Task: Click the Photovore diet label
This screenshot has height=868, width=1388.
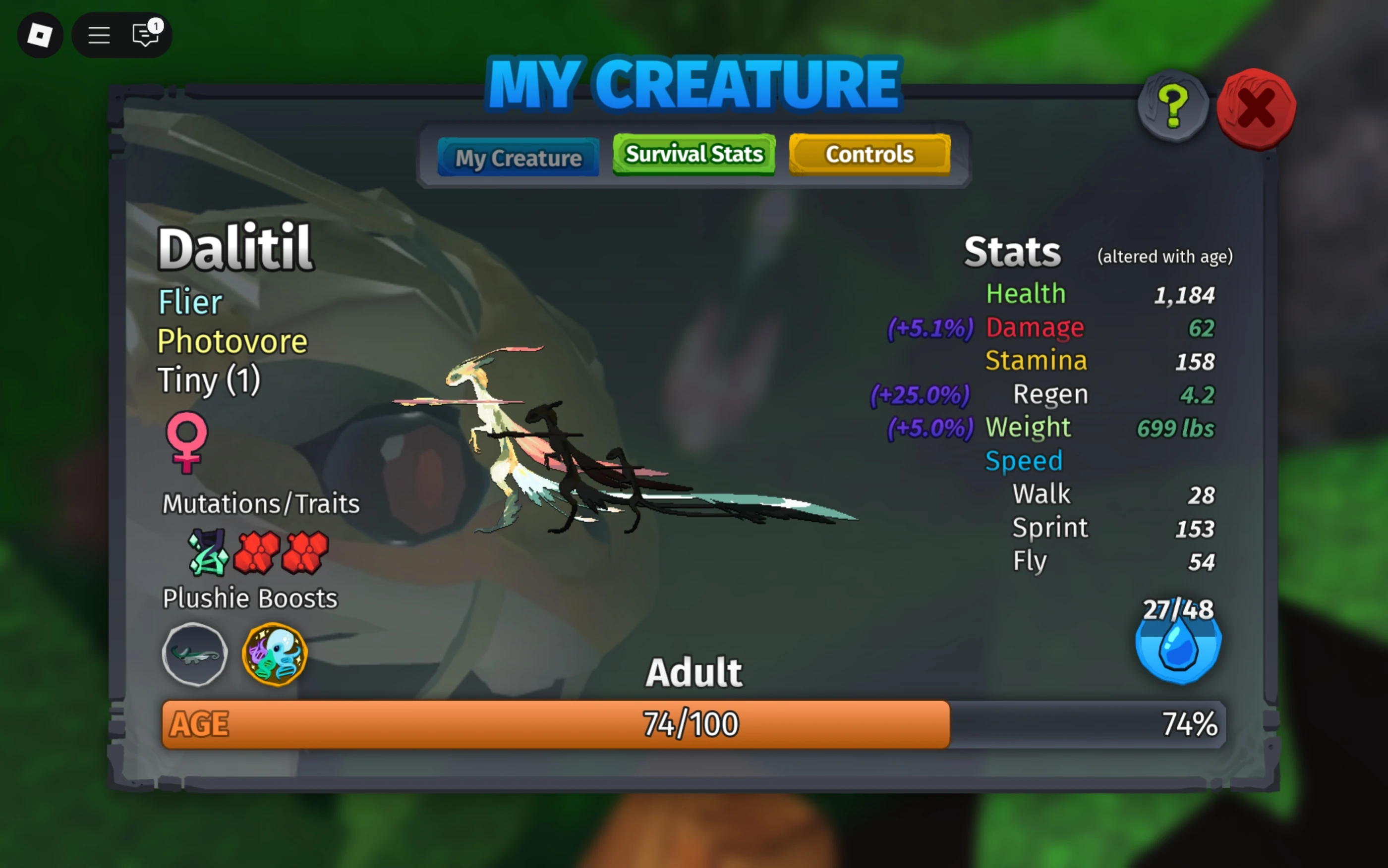Action: 232,341
